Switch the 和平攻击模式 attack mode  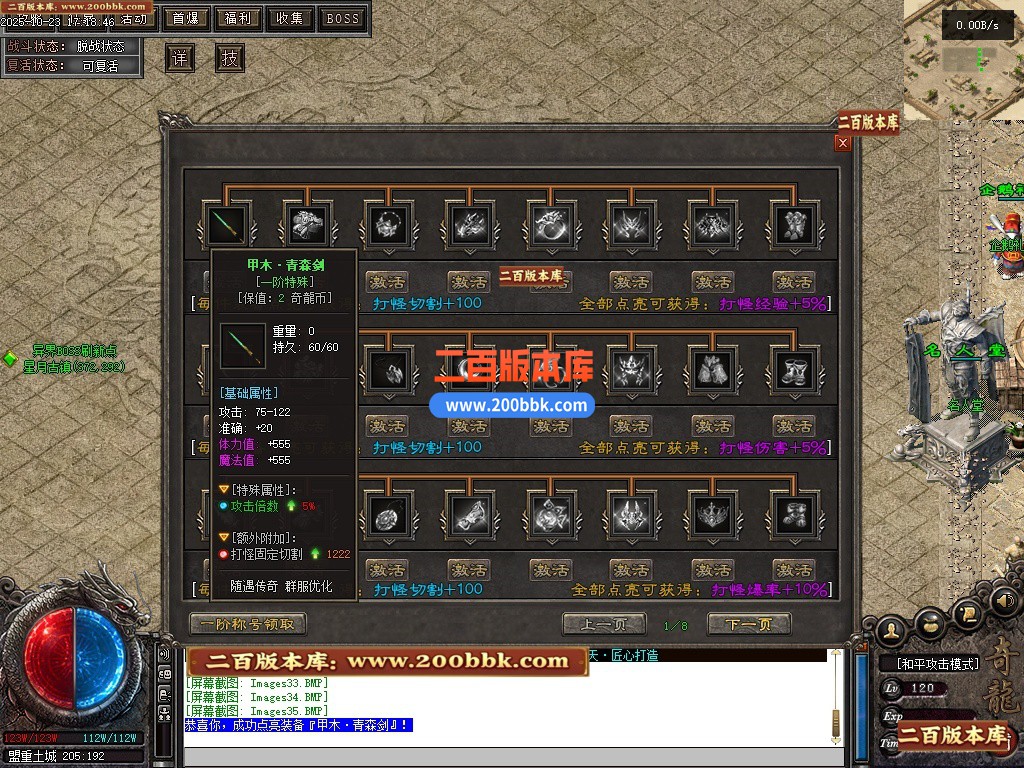point(931,664)
